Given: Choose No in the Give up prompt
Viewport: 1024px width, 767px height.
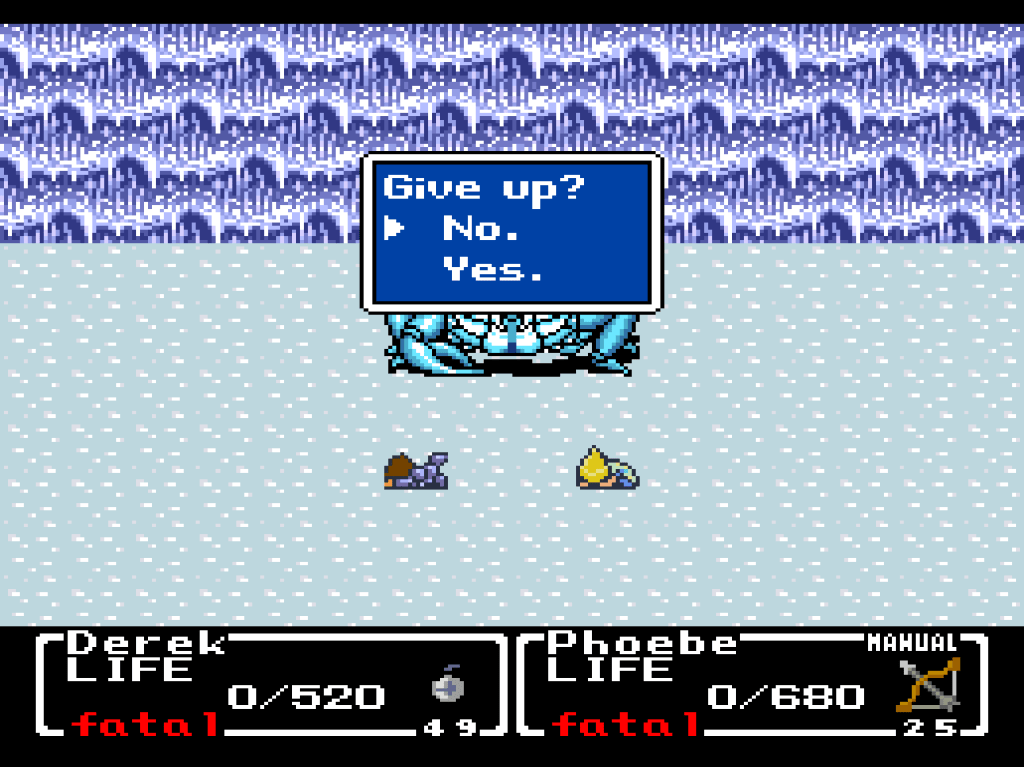Looking at the screenshot, I should pos(480,229).
